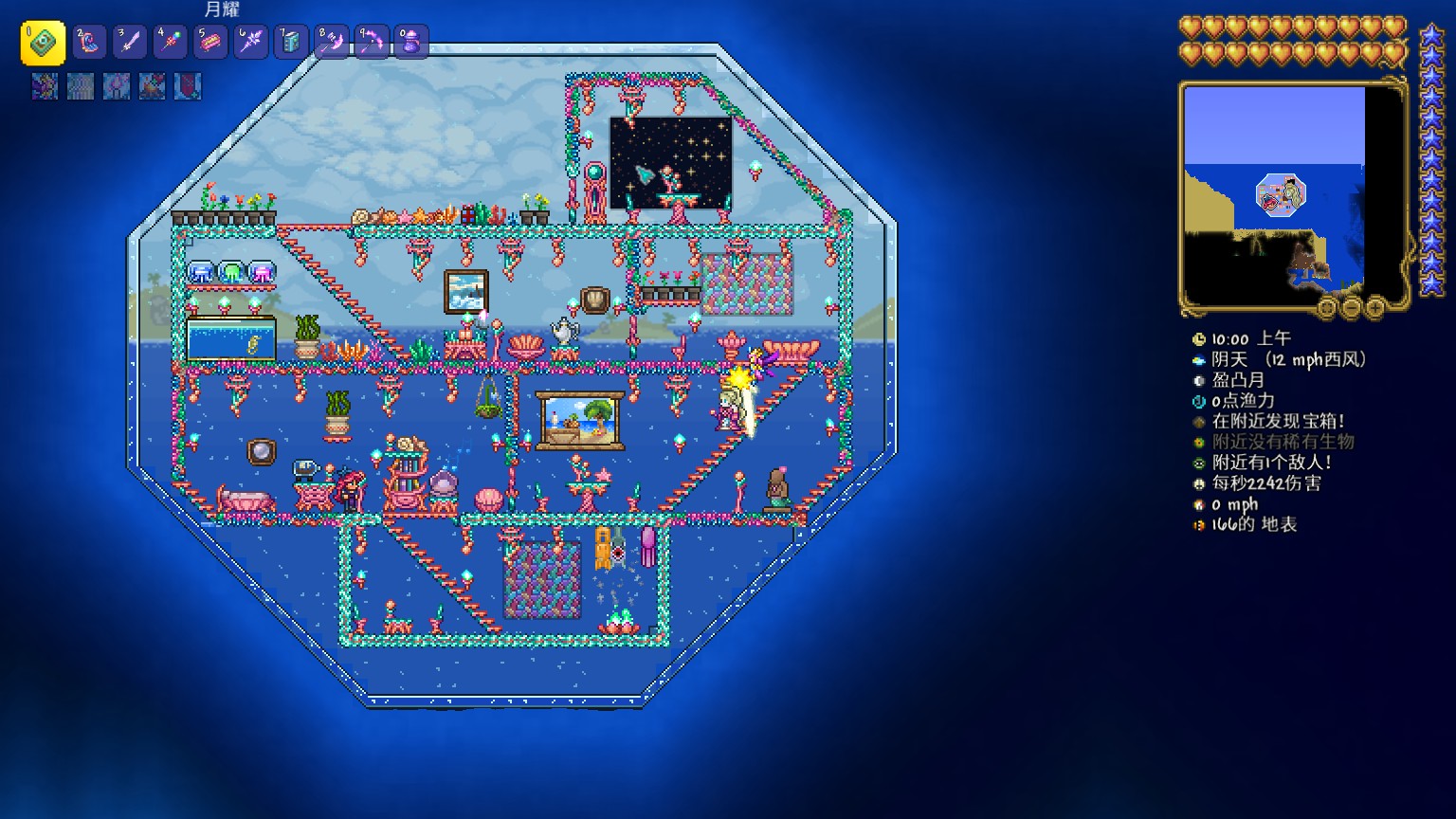This screenshot has height=819, width=1456.
Task: Click the campfire buff icon
Action: (x=152, y=86)
